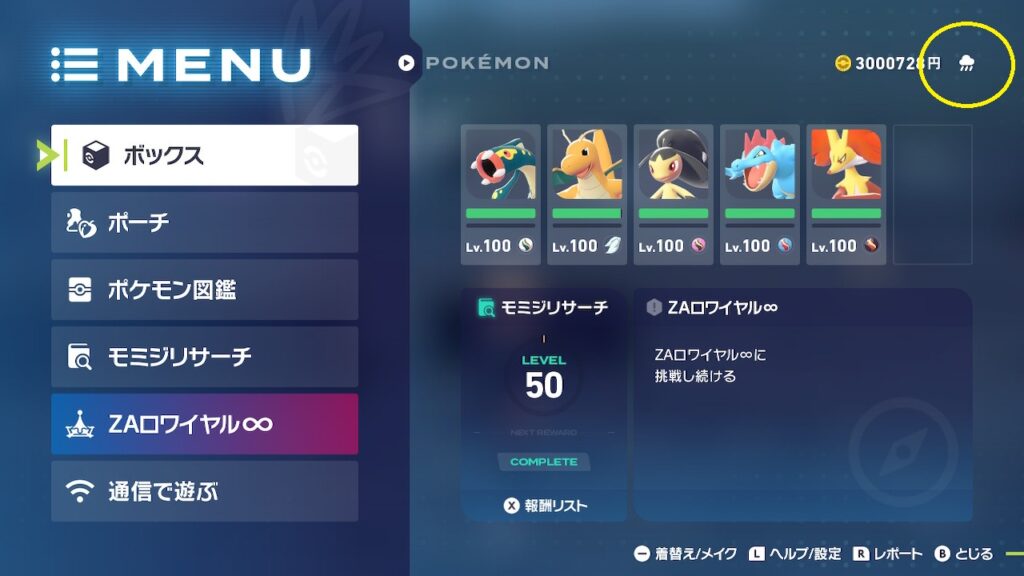Image resolution: width=1024 pixels, height=576 pixels.
Task: Open ポケモン図鑑 from the menu
Action: [204, 290]
